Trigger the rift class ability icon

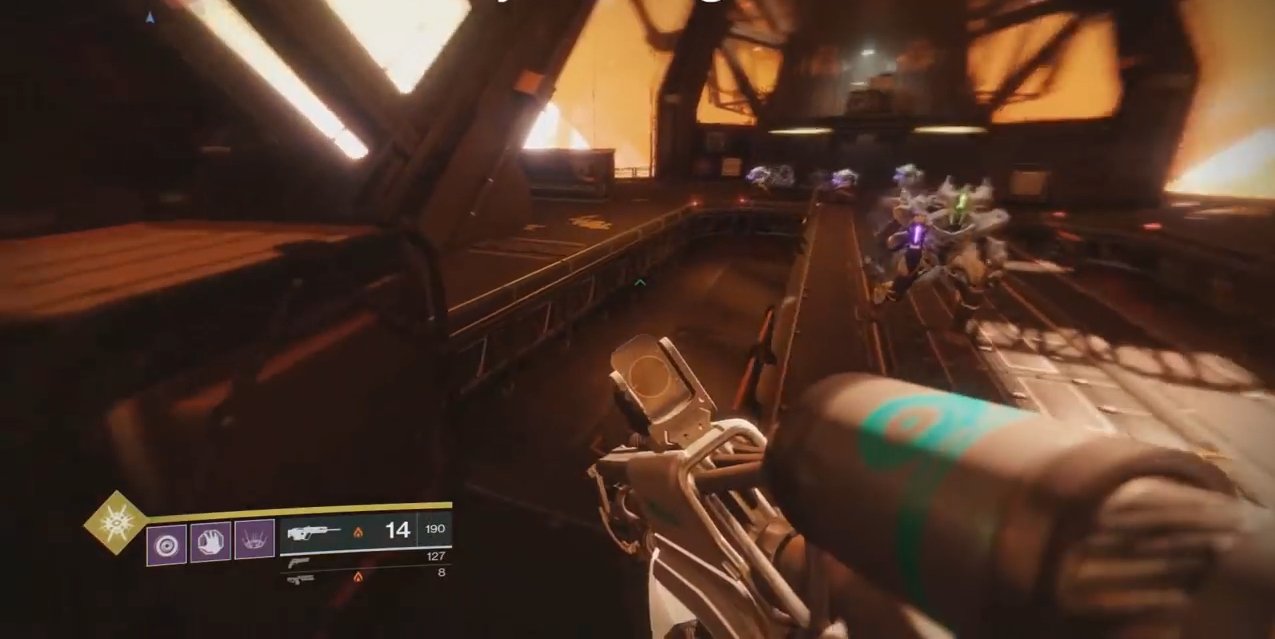coord(254,540)
